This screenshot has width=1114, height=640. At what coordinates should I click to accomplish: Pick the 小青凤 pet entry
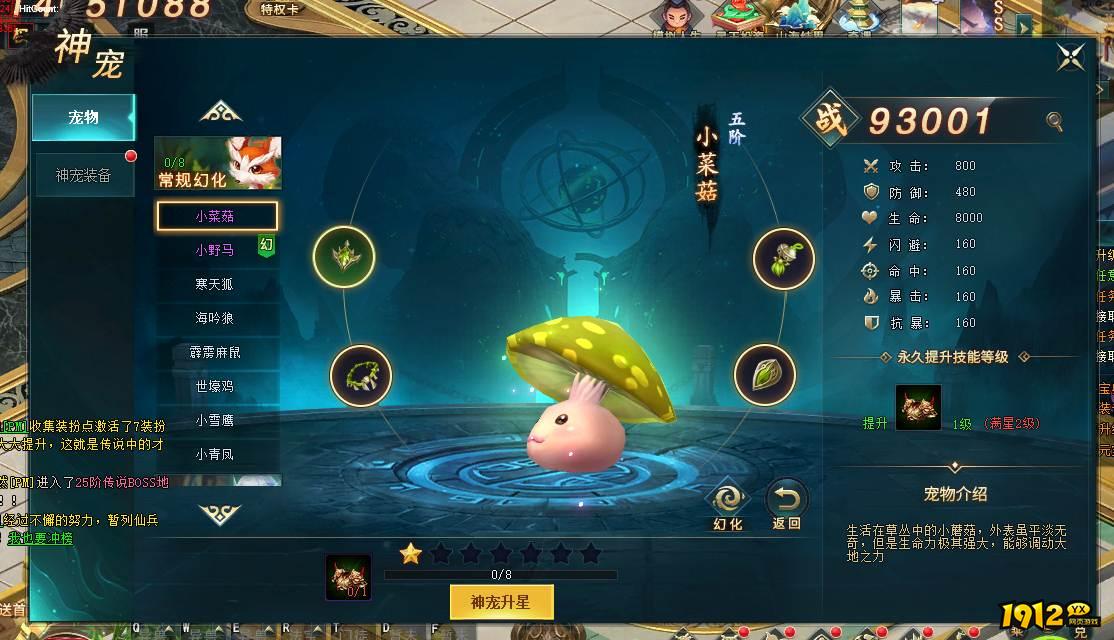(214, 454)
